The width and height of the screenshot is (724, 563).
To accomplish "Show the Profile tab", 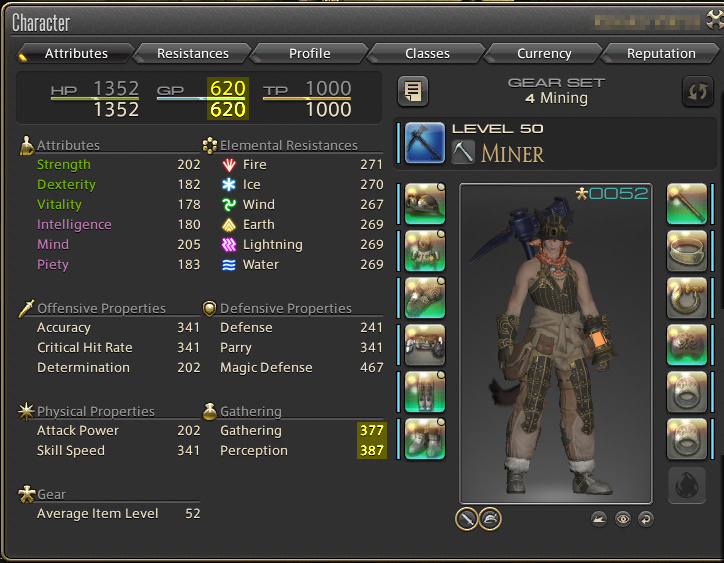I will tap(310, 53).
